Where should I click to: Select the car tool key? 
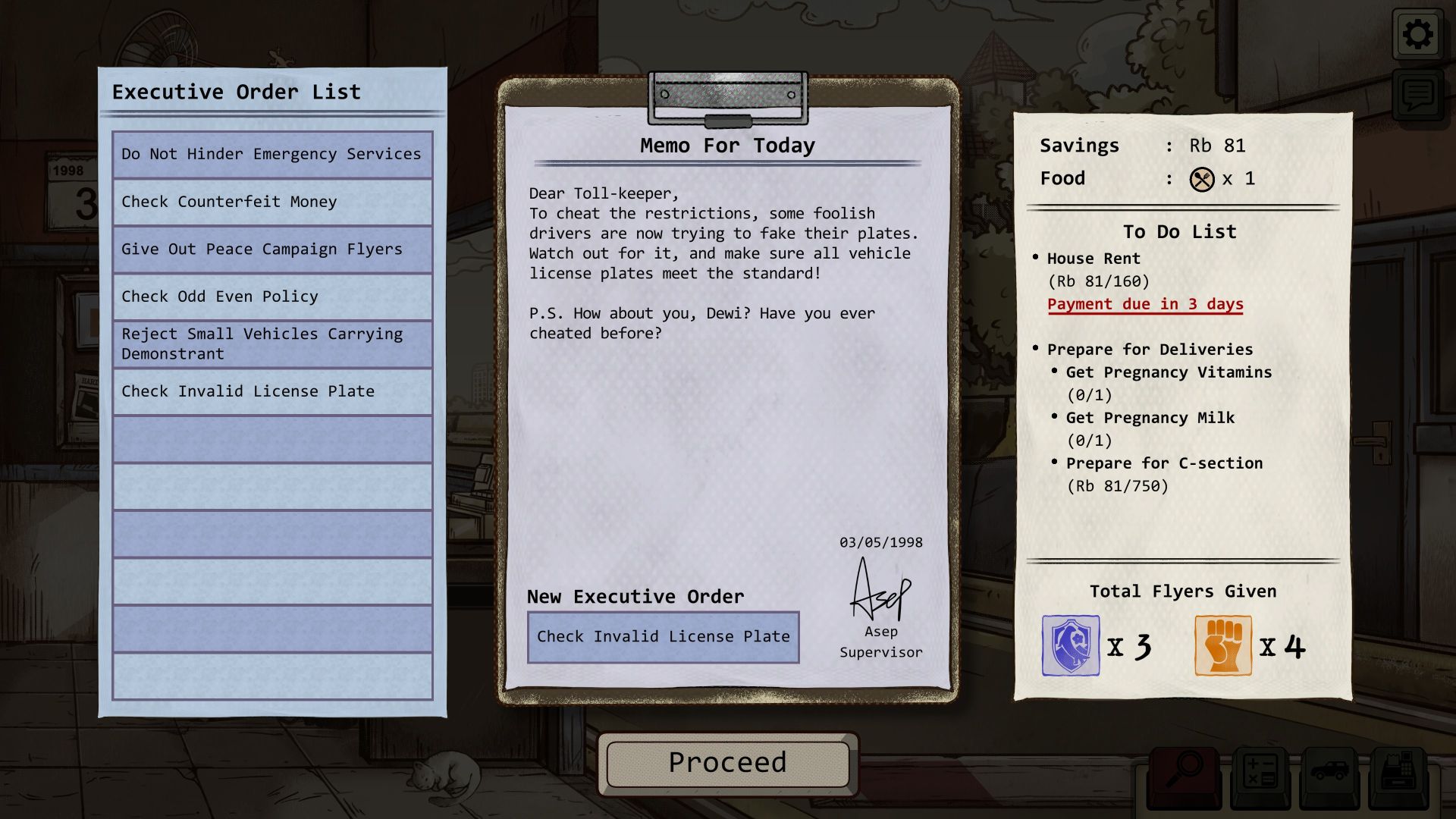click(x=1329, y=775)
